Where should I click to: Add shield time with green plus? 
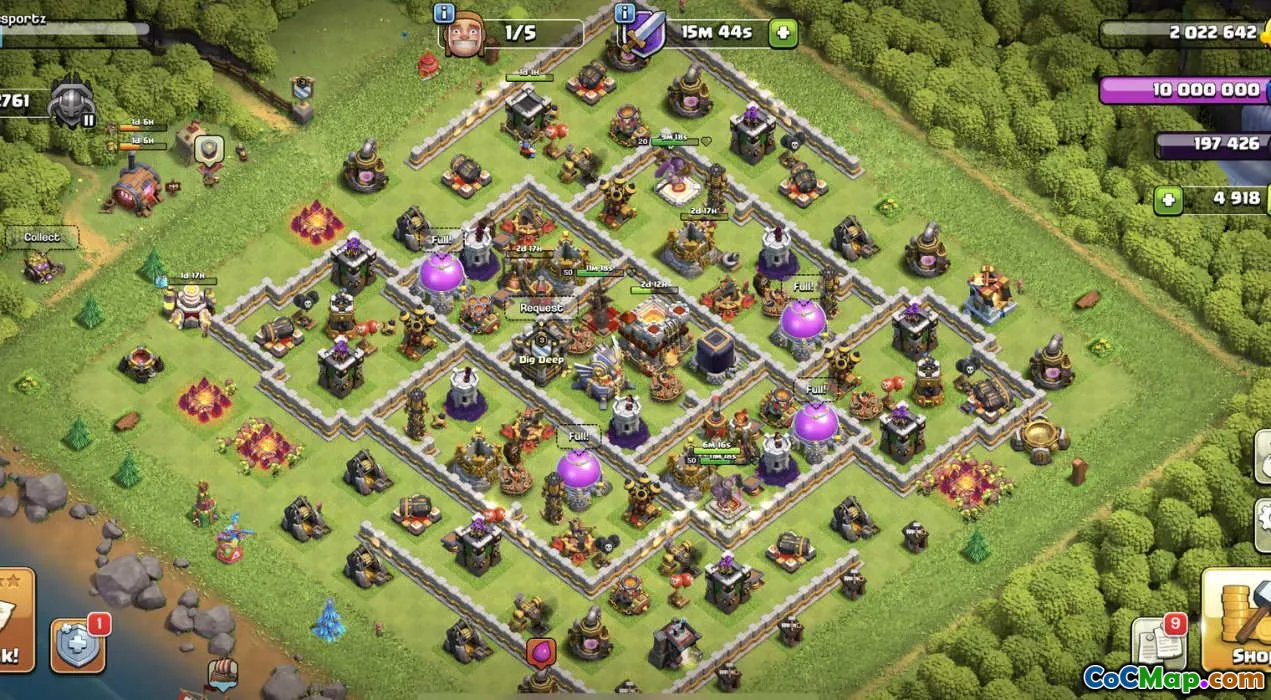click(x=783, y=33)
